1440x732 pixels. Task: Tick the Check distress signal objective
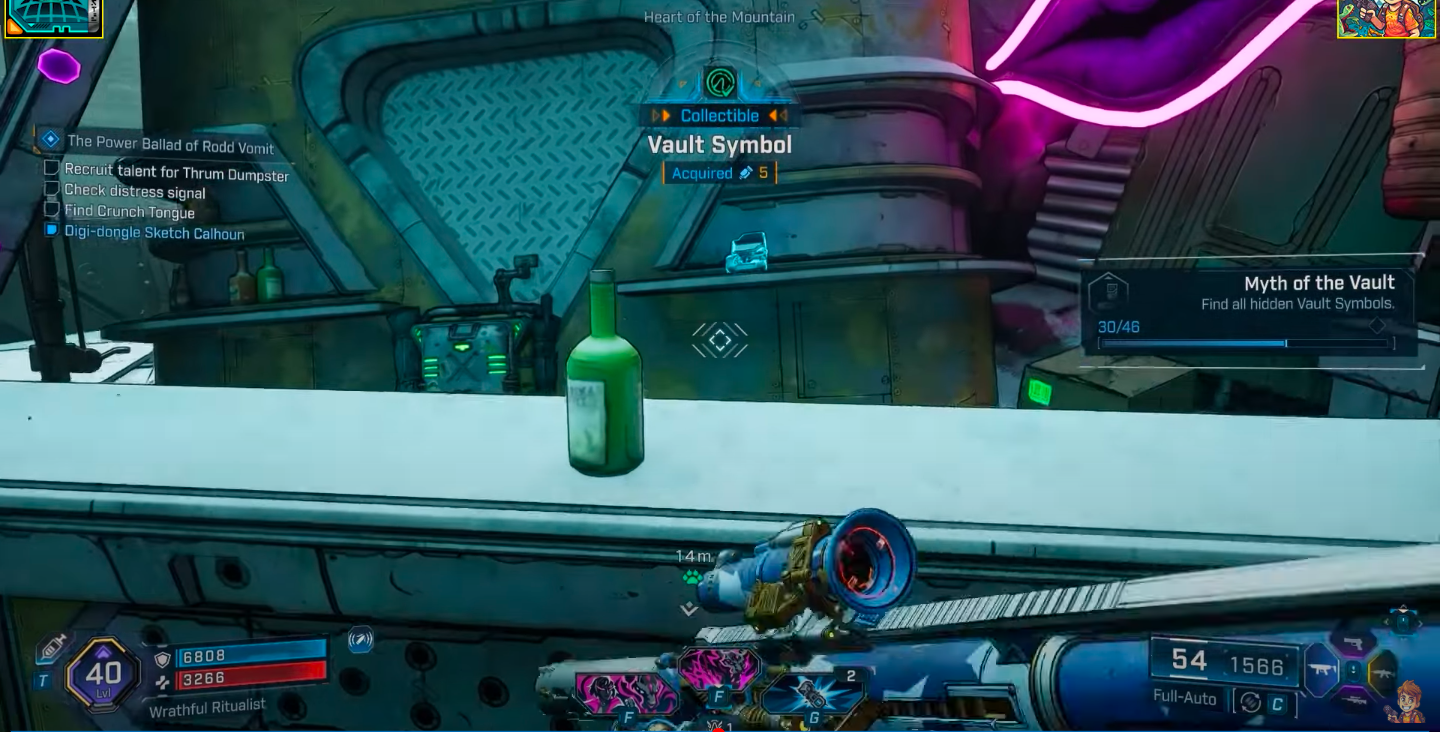coord(52,189)
